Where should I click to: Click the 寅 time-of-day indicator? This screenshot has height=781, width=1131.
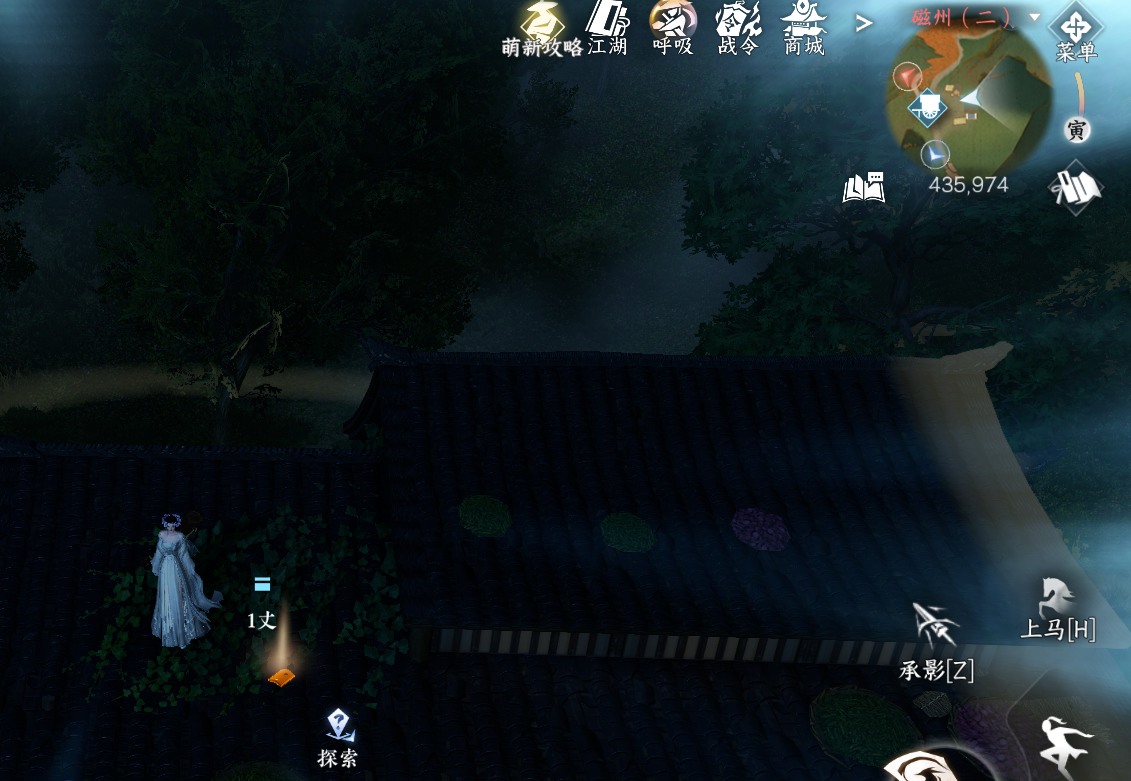coord(1076,130)
